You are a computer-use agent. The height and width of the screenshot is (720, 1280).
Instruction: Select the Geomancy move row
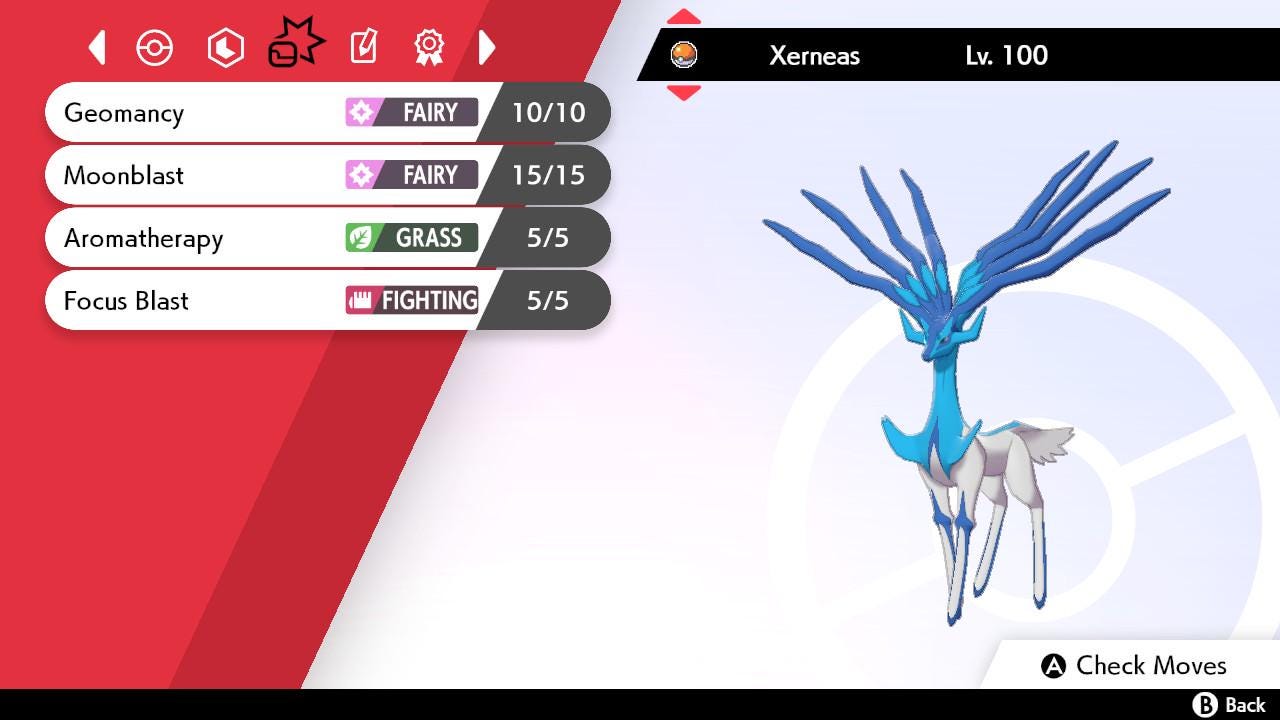[326, 112]
